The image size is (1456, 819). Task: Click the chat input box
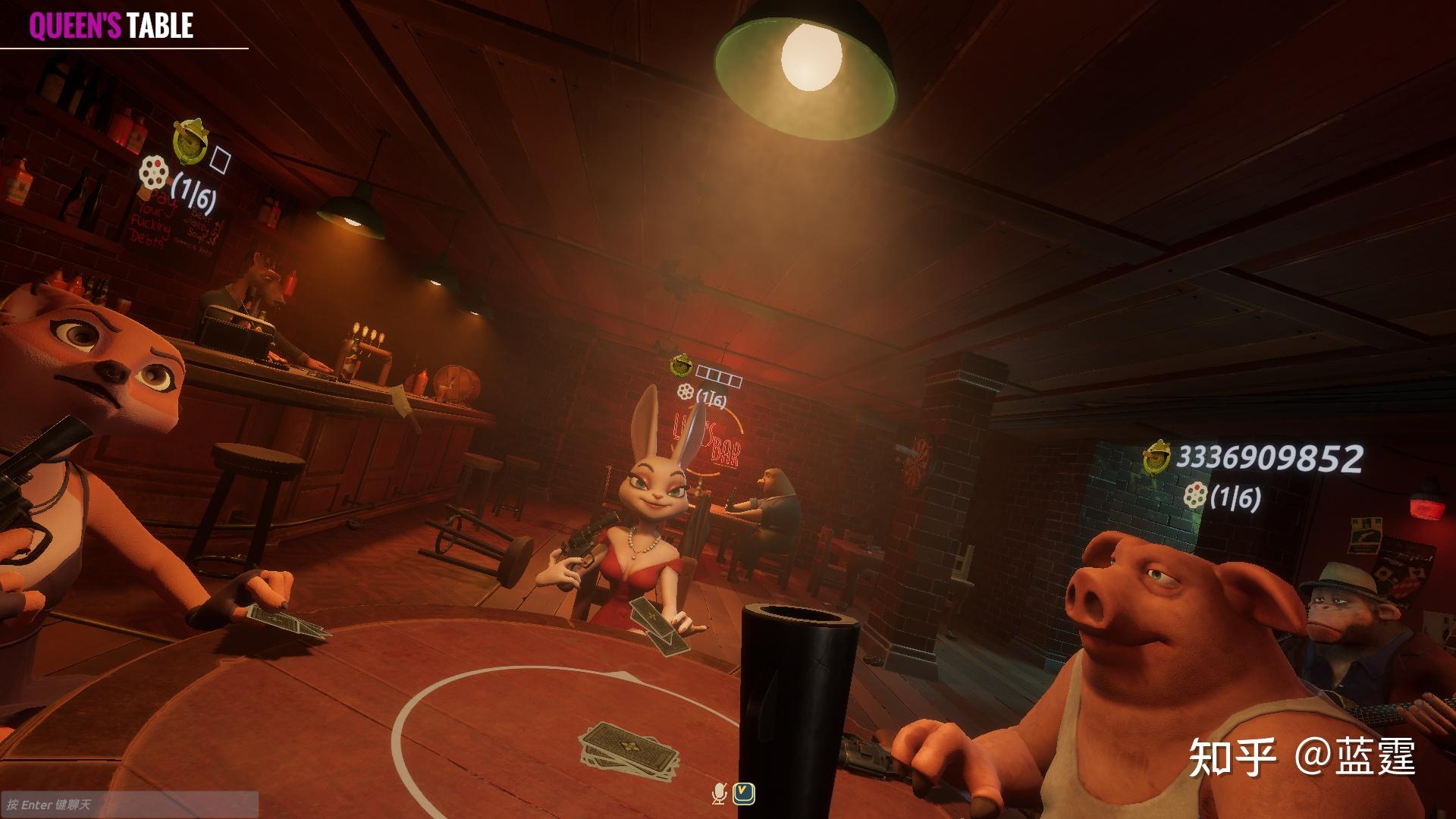click(x=129, y=804)
